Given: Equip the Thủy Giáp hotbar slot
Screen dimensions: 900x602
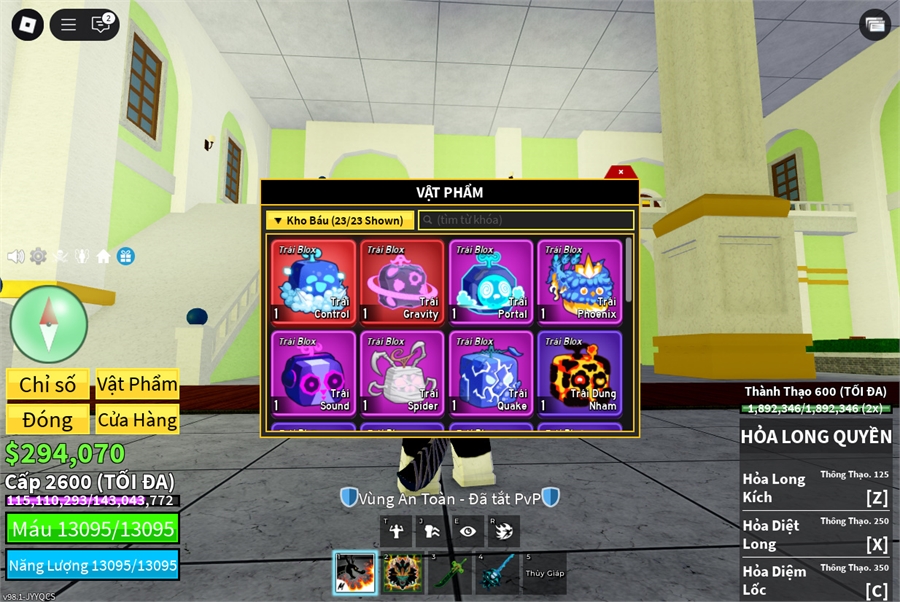Looking at the screenshot, I should coord(543,573).
